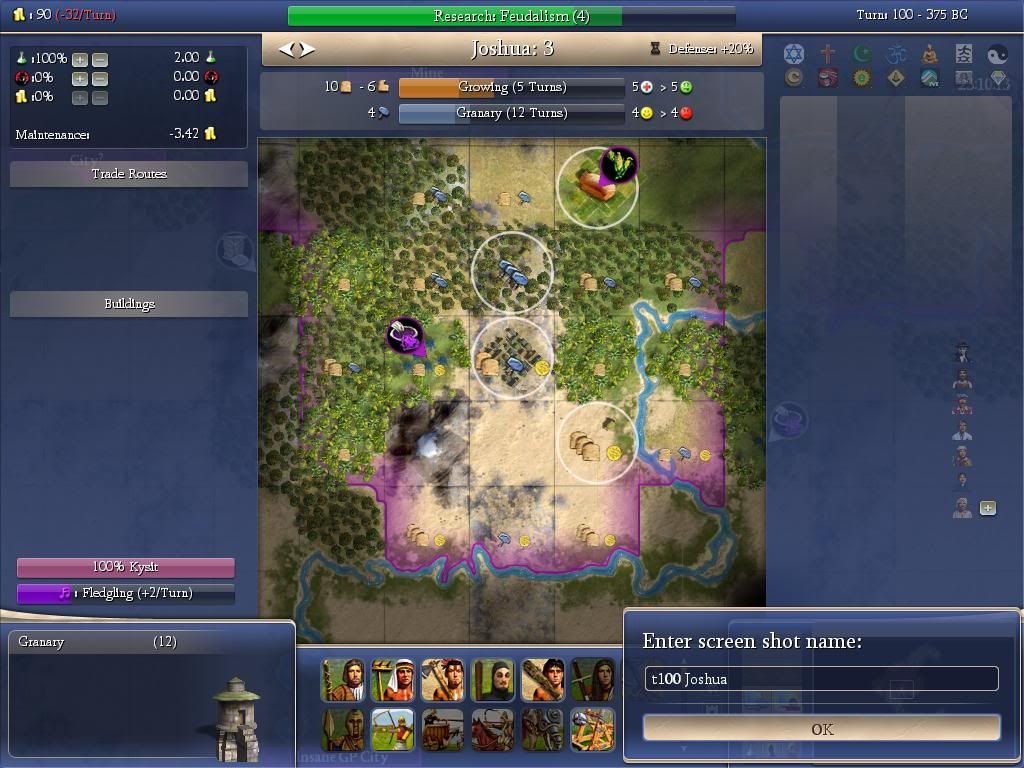
Task: Select the Granary production bar
Action: [x=511, y=113]
